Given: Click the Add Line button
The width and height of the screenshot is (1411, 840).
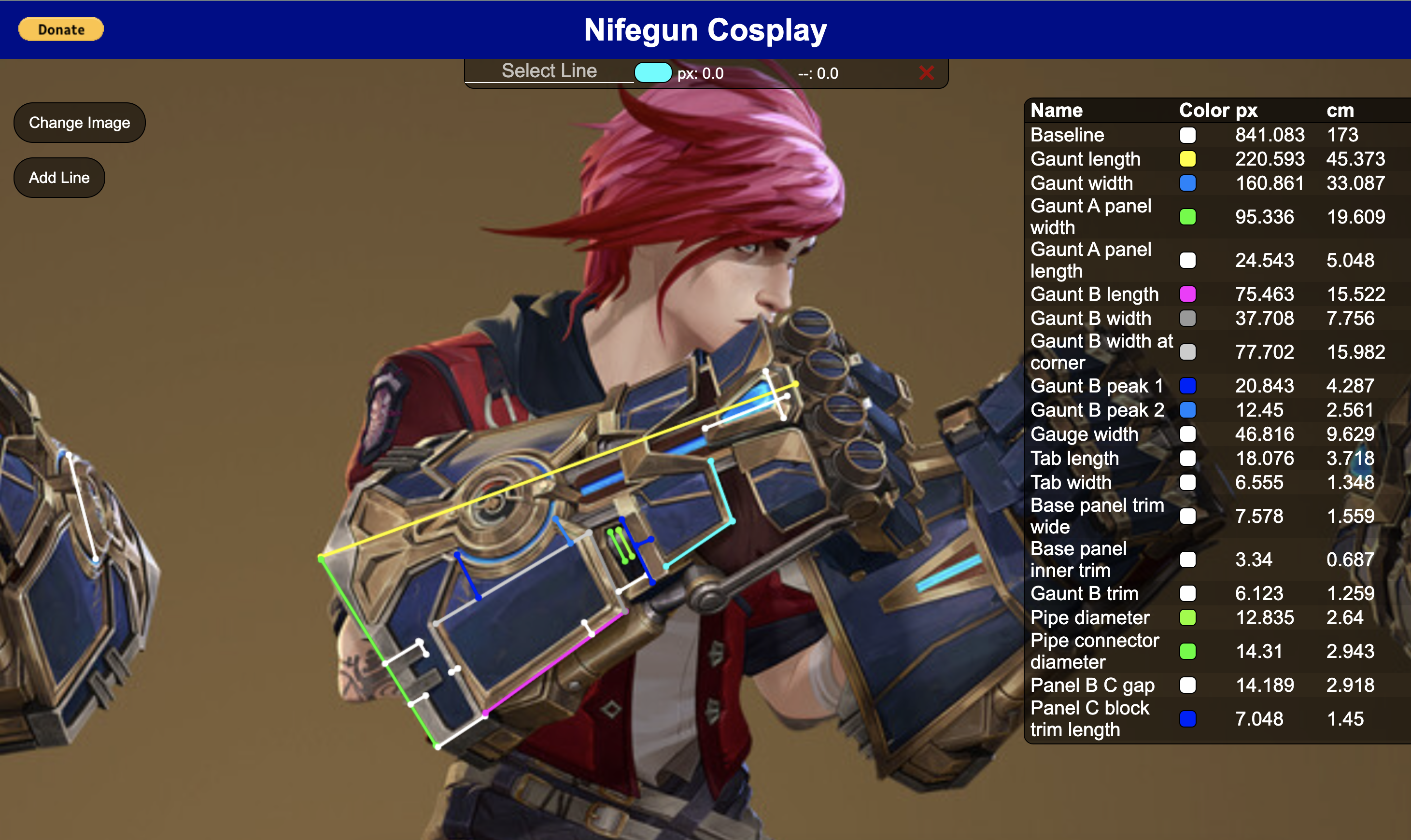Looking at the screenshot, I should [58, 177].
